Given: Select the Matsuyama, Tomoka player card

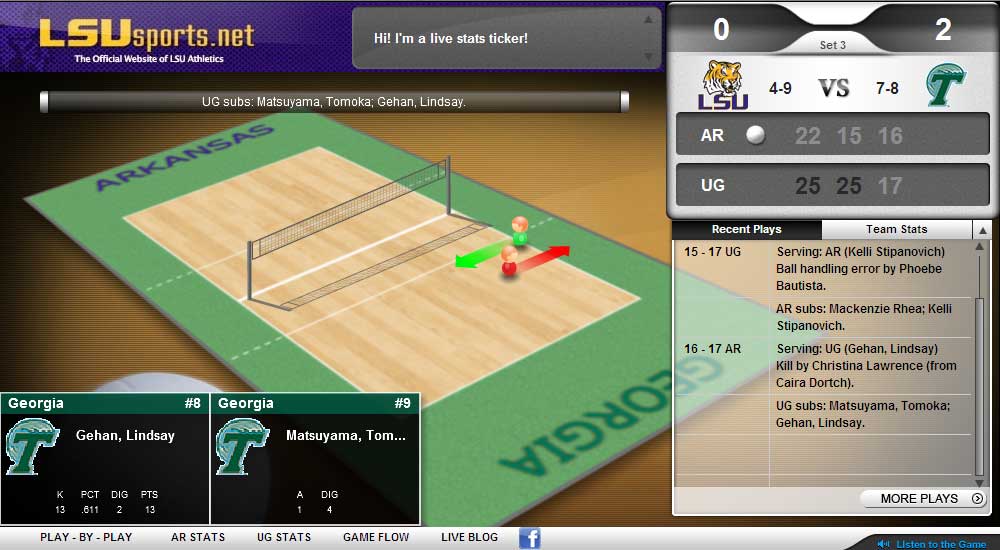Looking at the screenshot, I should pyautogui.click(x=315, y=458).
